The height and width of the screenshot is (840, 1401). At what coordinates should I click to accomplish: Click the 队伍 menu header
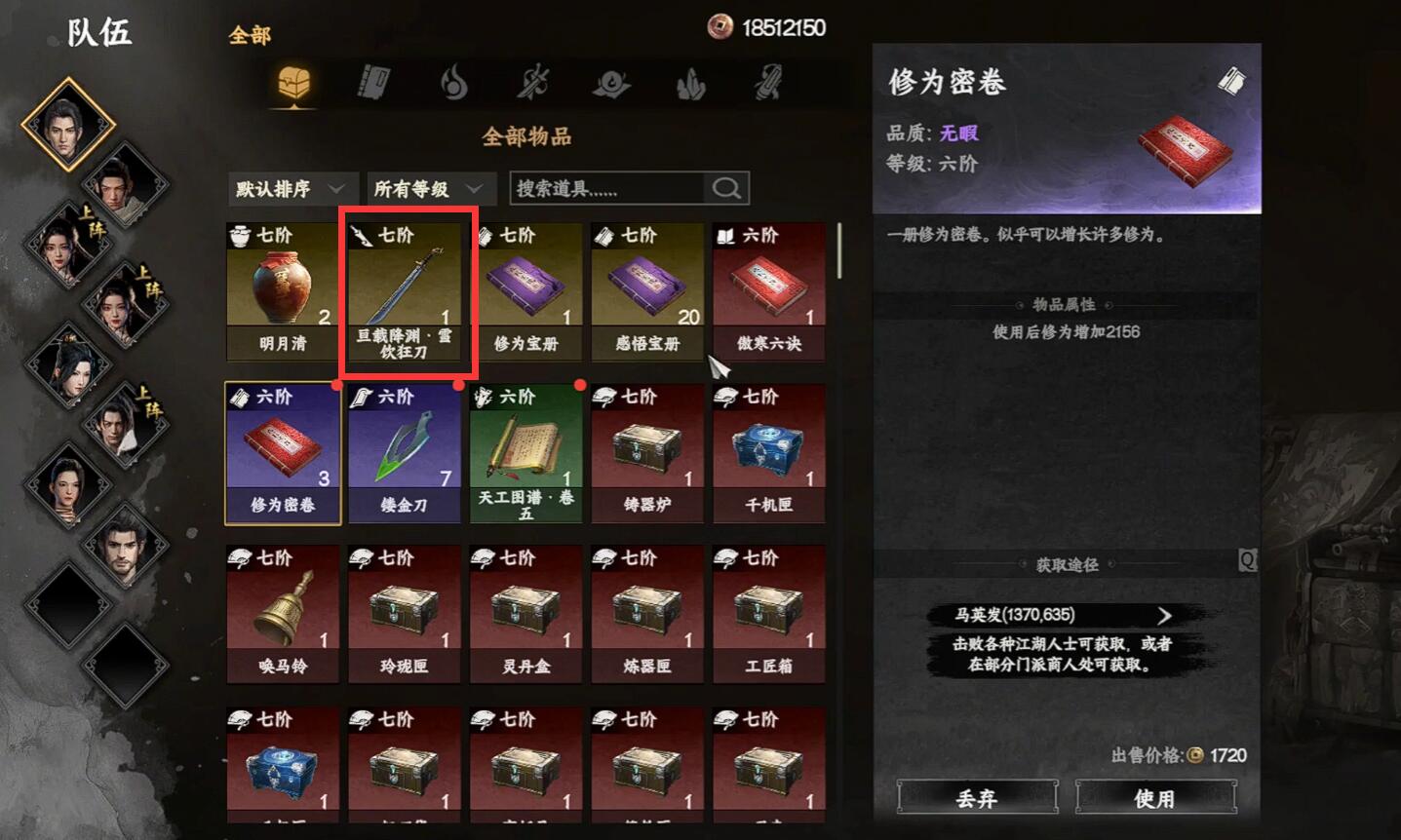pos(97,32)
